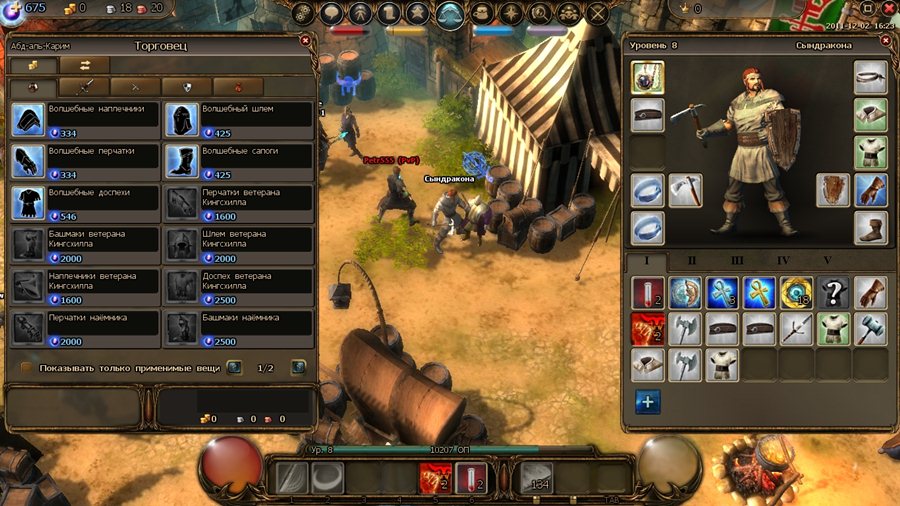Toggle 'Показывать только применимые вещи' checkbox
The image size is (900, 506).
click(27, 368)
